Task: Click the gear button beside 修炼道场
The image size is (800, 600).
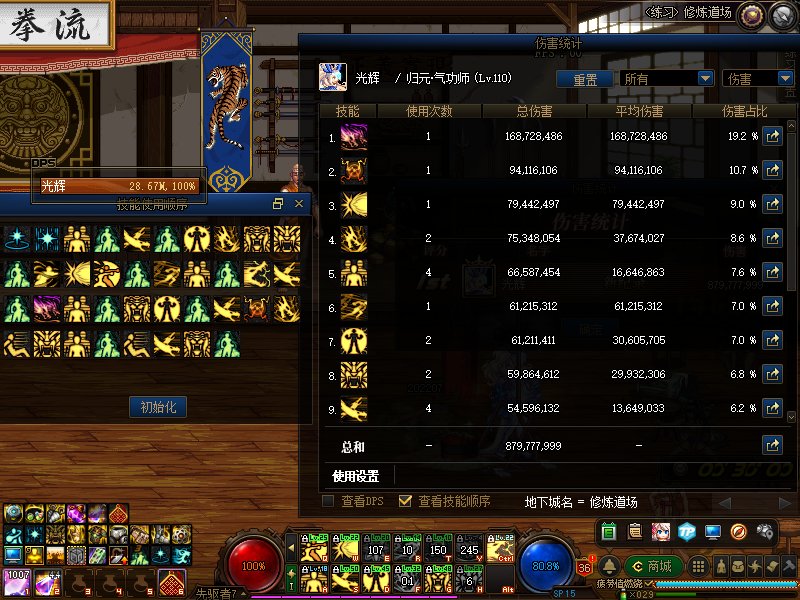Action: pyautogui.click(x=751, y=13)
